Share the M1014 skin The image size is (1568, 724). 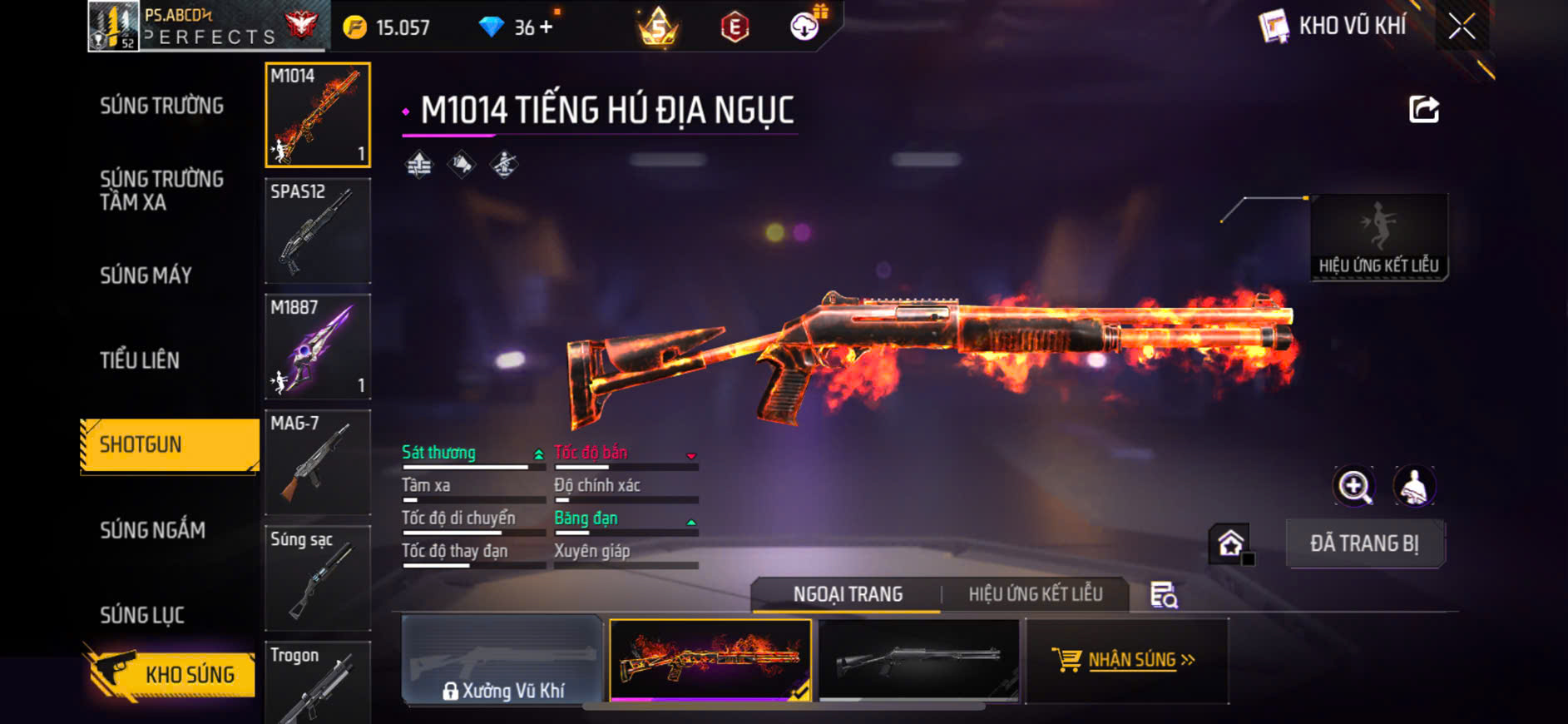(x=1423, y=109)
